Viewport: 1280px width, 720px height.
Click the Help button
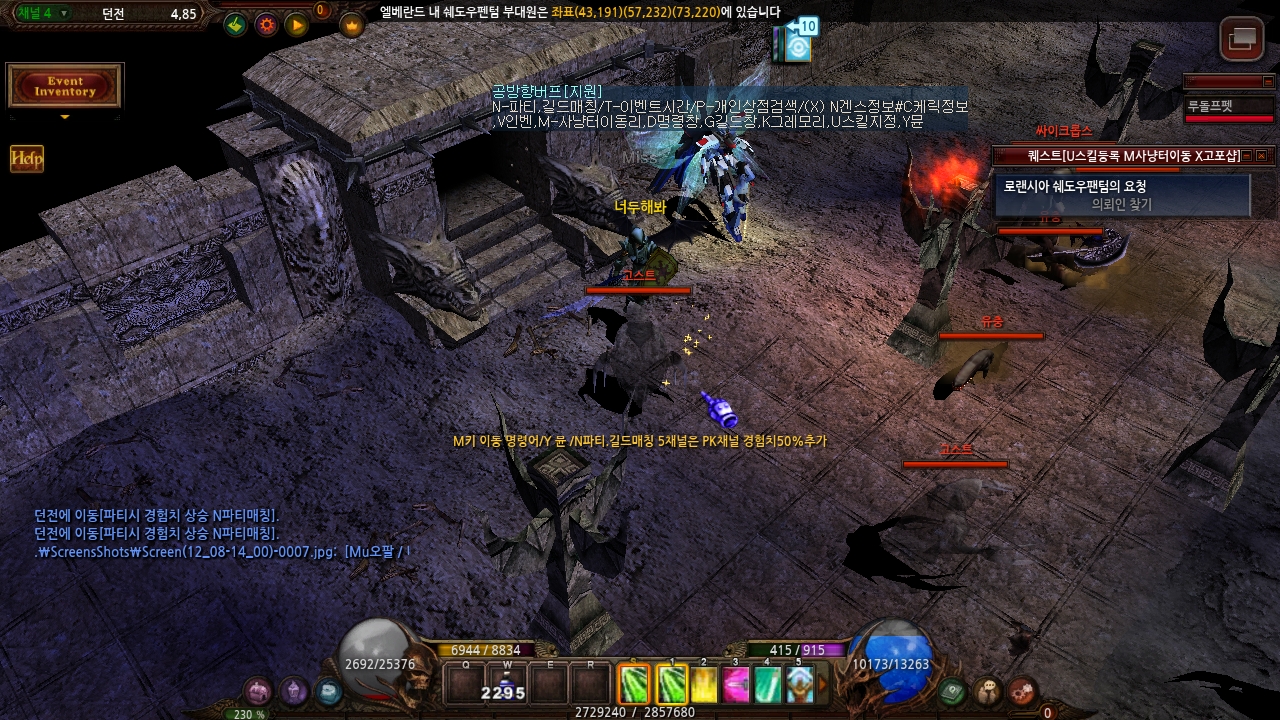pyautogui.click(x=27, y=159)
